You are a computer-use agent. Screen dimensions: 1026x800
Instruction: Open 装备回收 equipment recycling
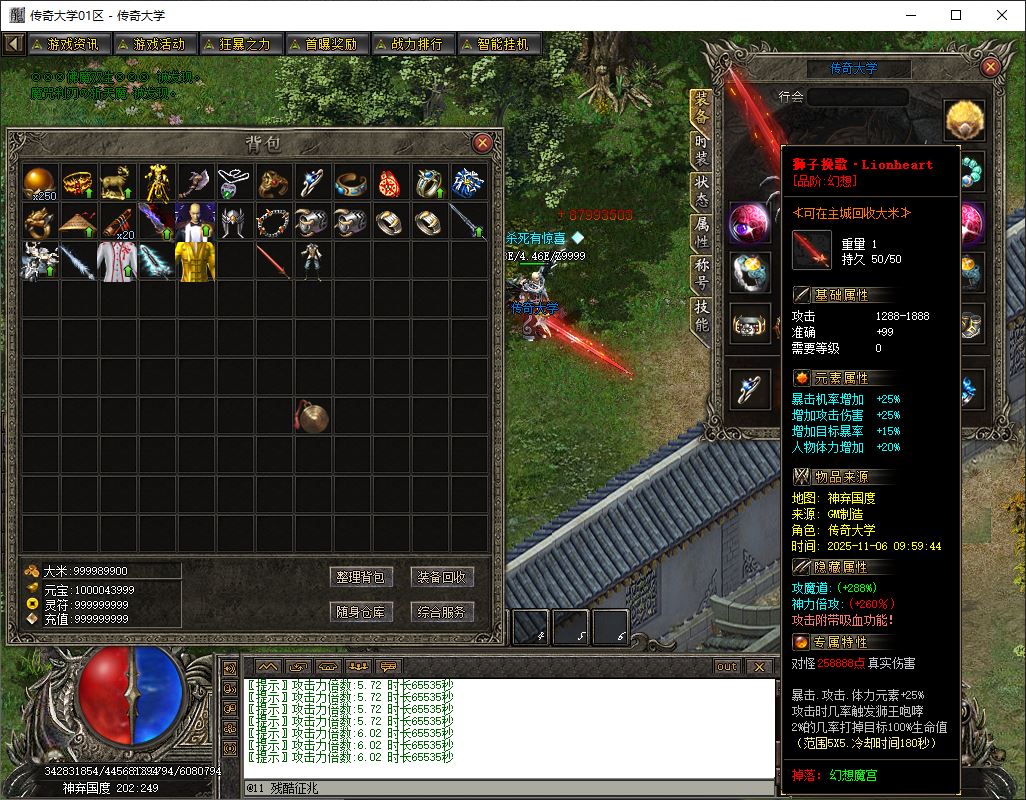[x=441, y=577]
